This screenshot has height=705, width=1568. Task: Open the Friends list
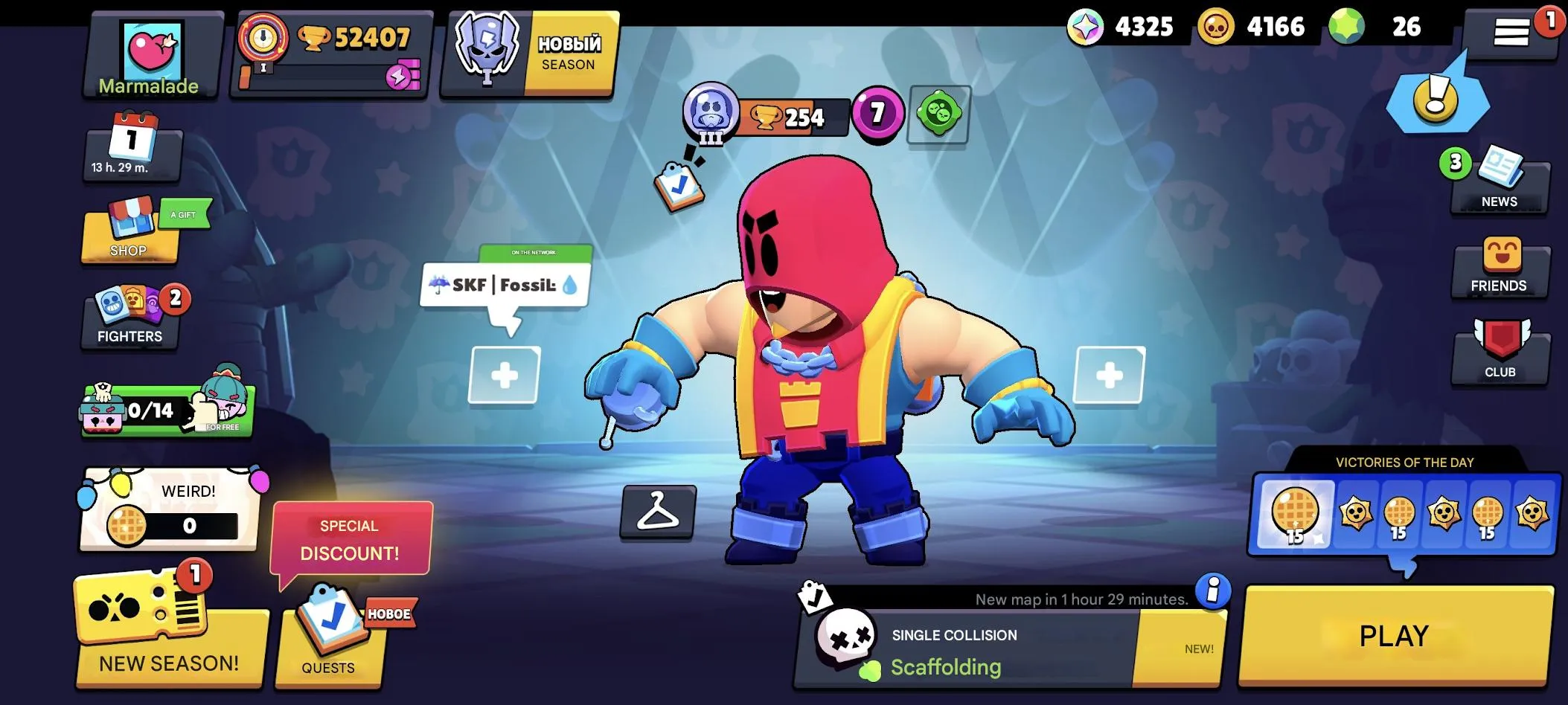coord(1500,268)
